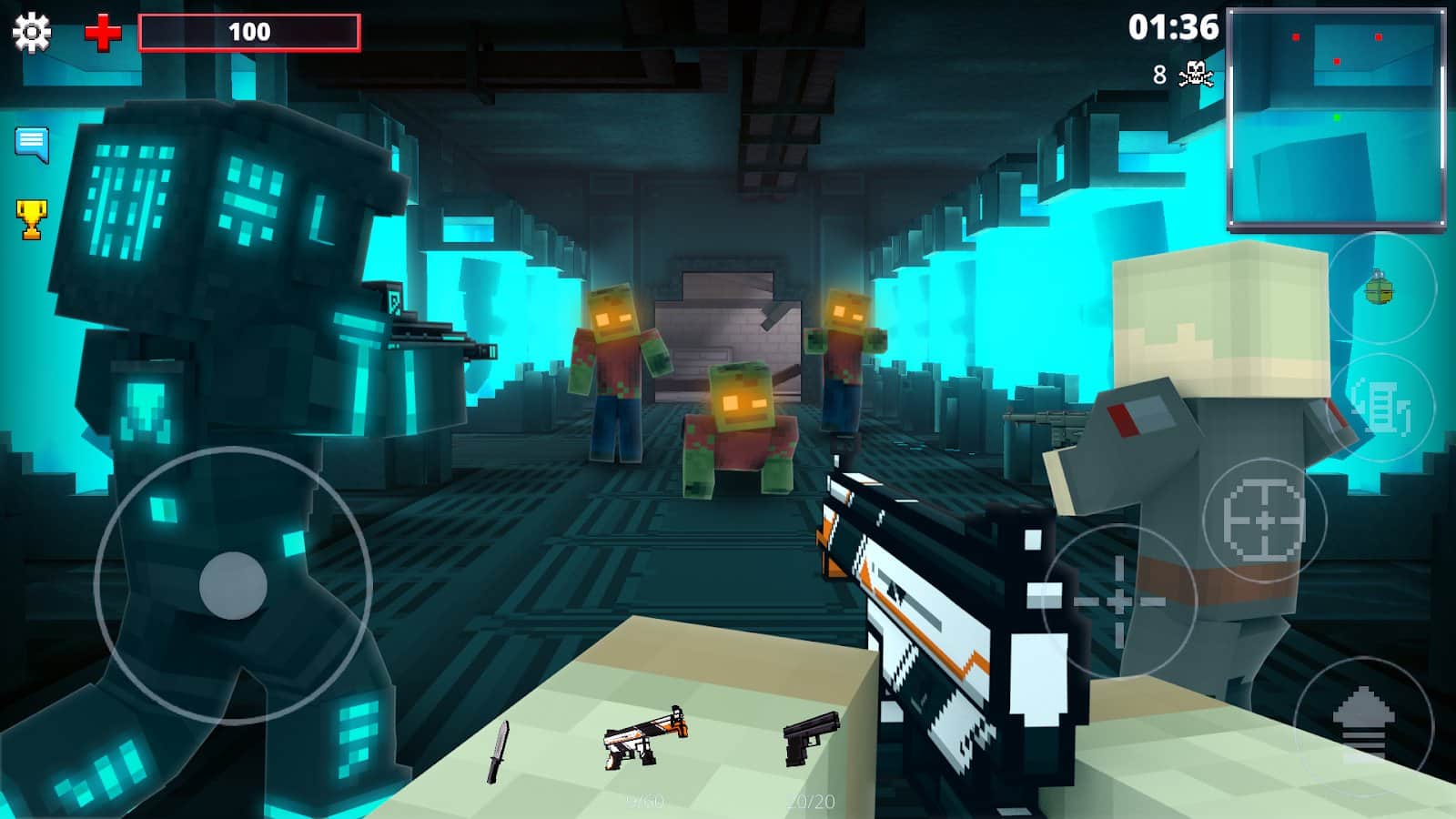Reload with the magazine button
Viewport: 1456px width, 819px height.
point(1381,407)
